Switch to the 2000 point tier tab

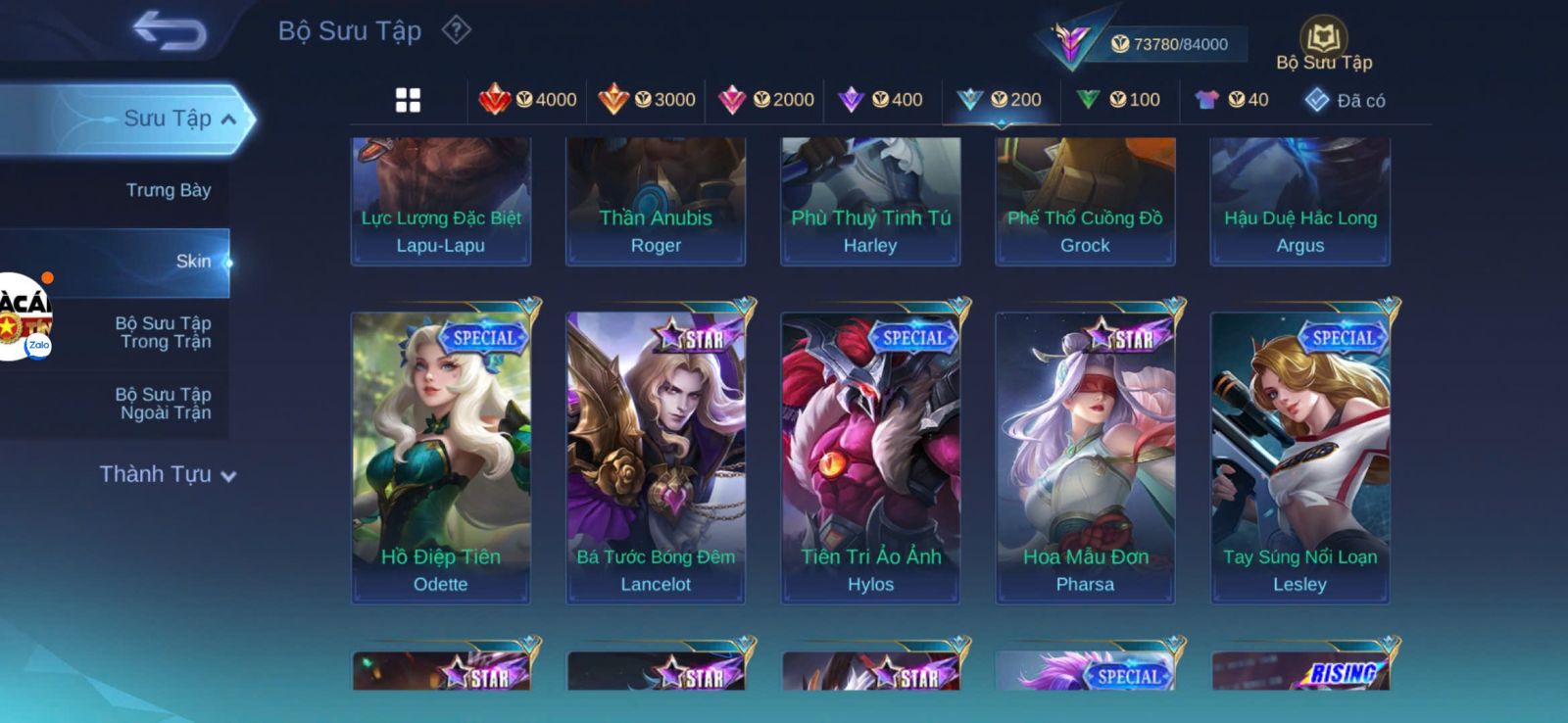pyautogui.click(x=765, y=100)
